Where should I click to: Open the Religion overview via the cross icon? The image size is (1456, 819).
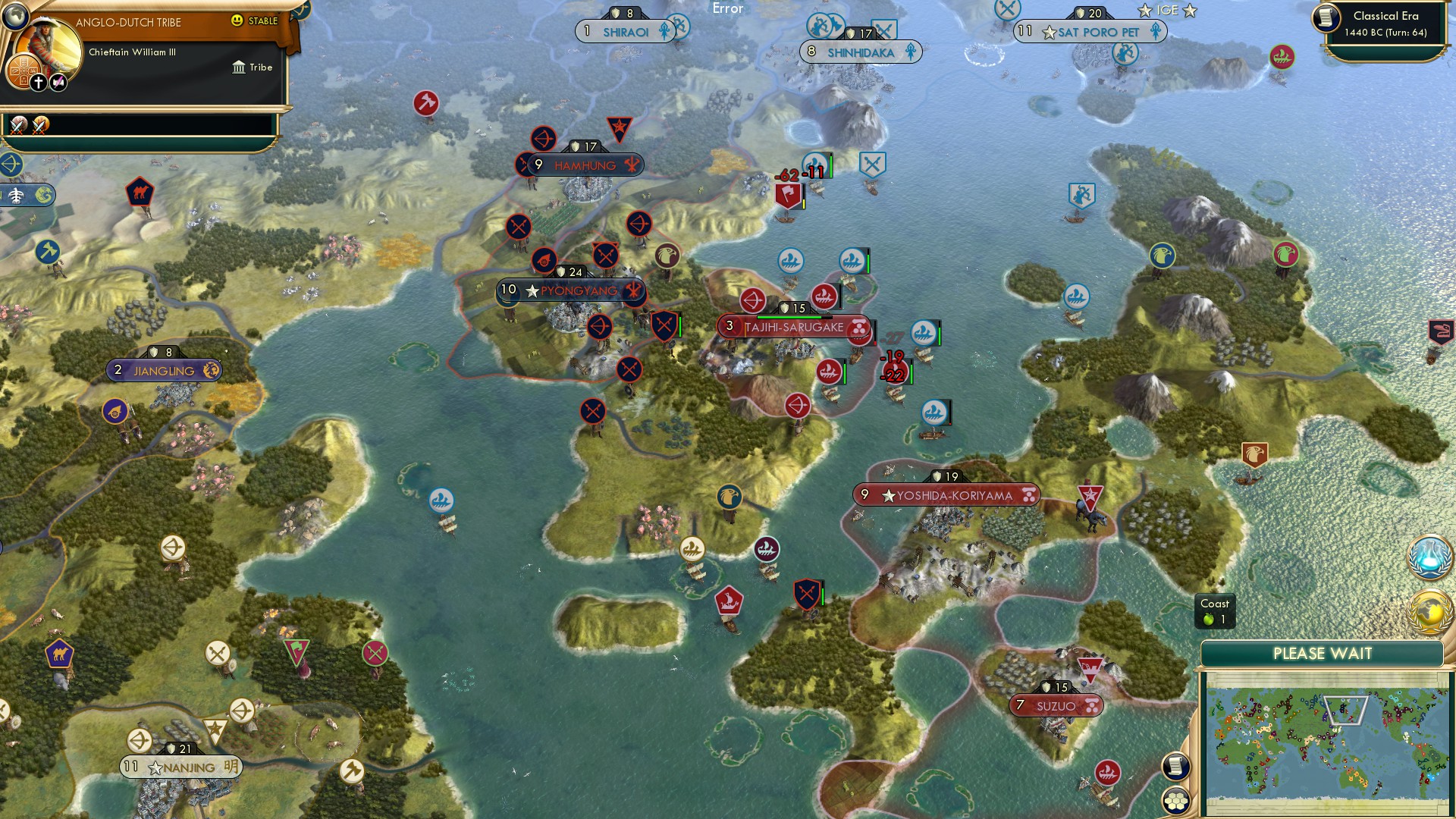pos(39,81)
